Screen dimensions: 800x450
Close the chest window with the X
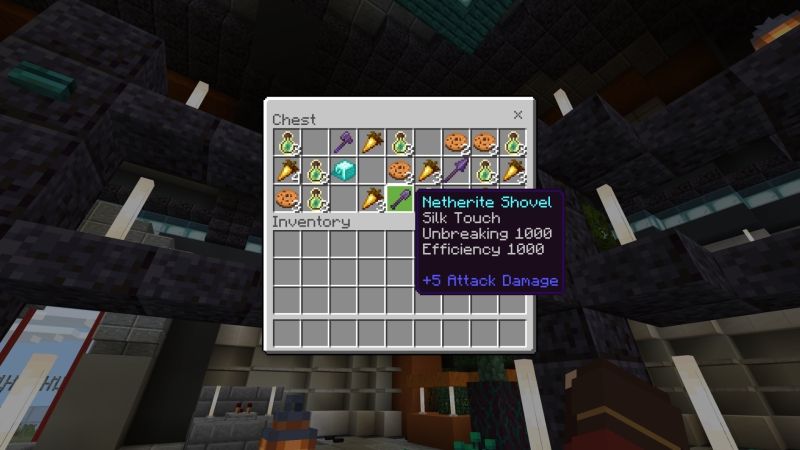(x=518, y=115)
